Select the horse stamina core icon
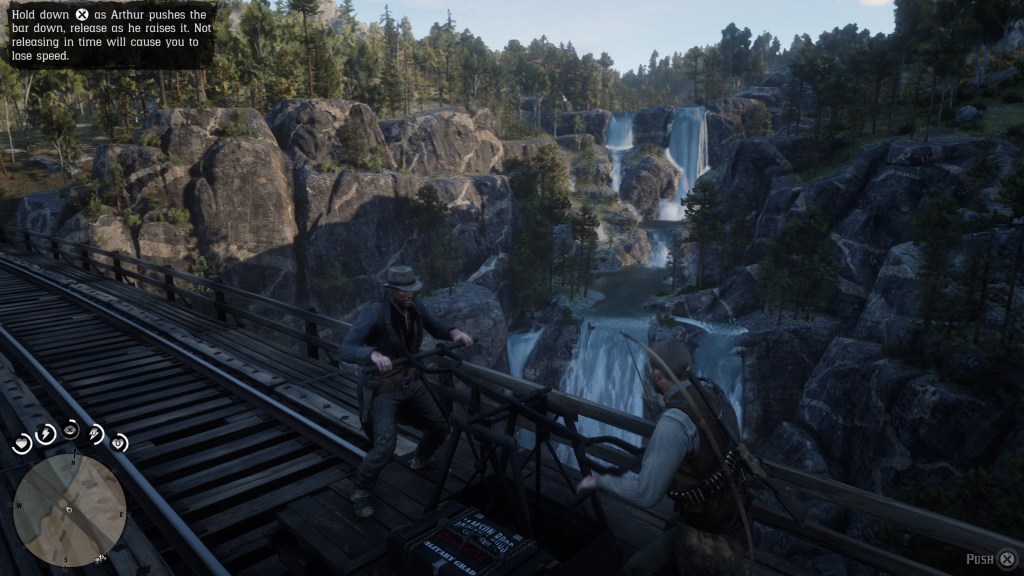1024x576 pixels. pos(96,433)
